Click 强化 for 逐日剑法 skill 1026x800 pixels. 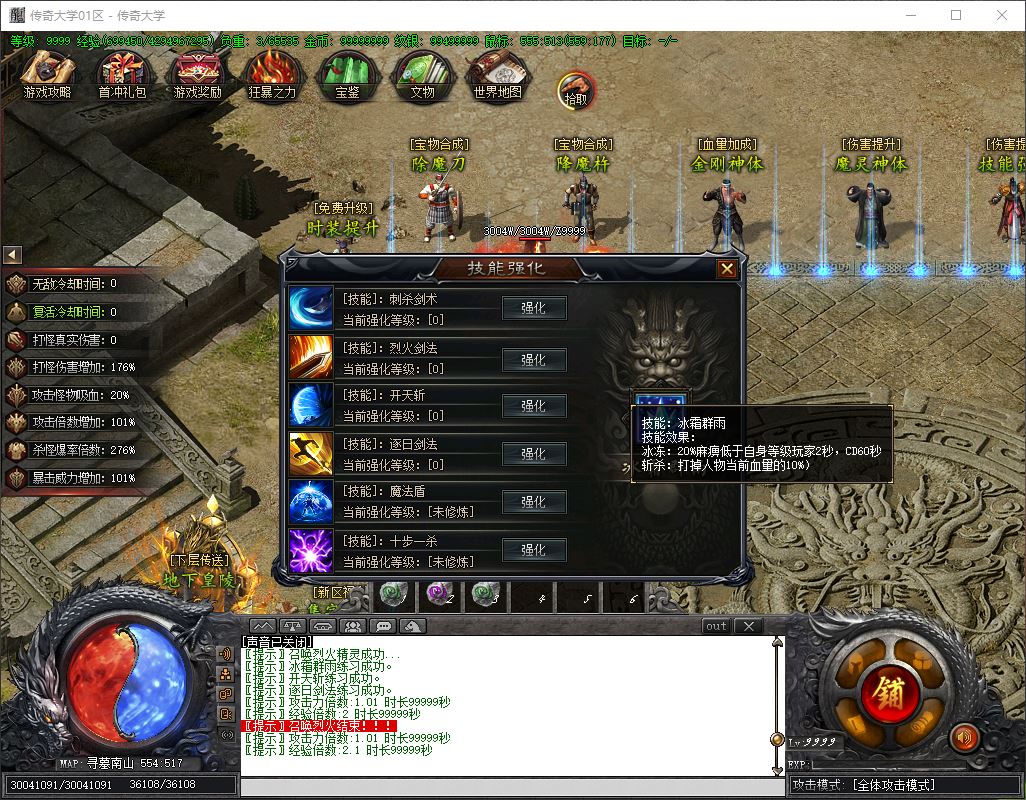pyautogui.click(x=534, y=453)
